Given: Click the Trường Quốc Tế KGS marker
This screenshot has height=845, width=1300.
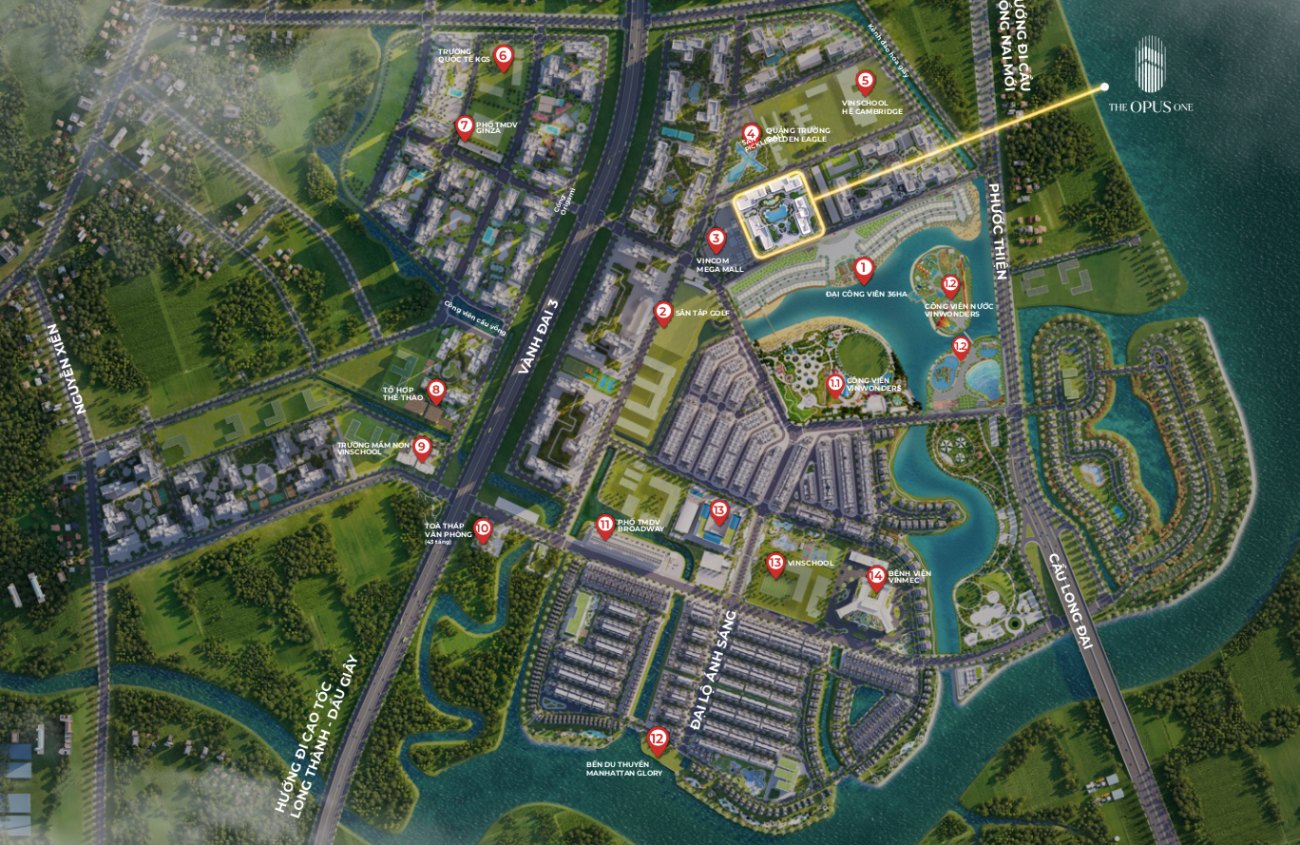Looking at the screenshot, I should 503,56.
